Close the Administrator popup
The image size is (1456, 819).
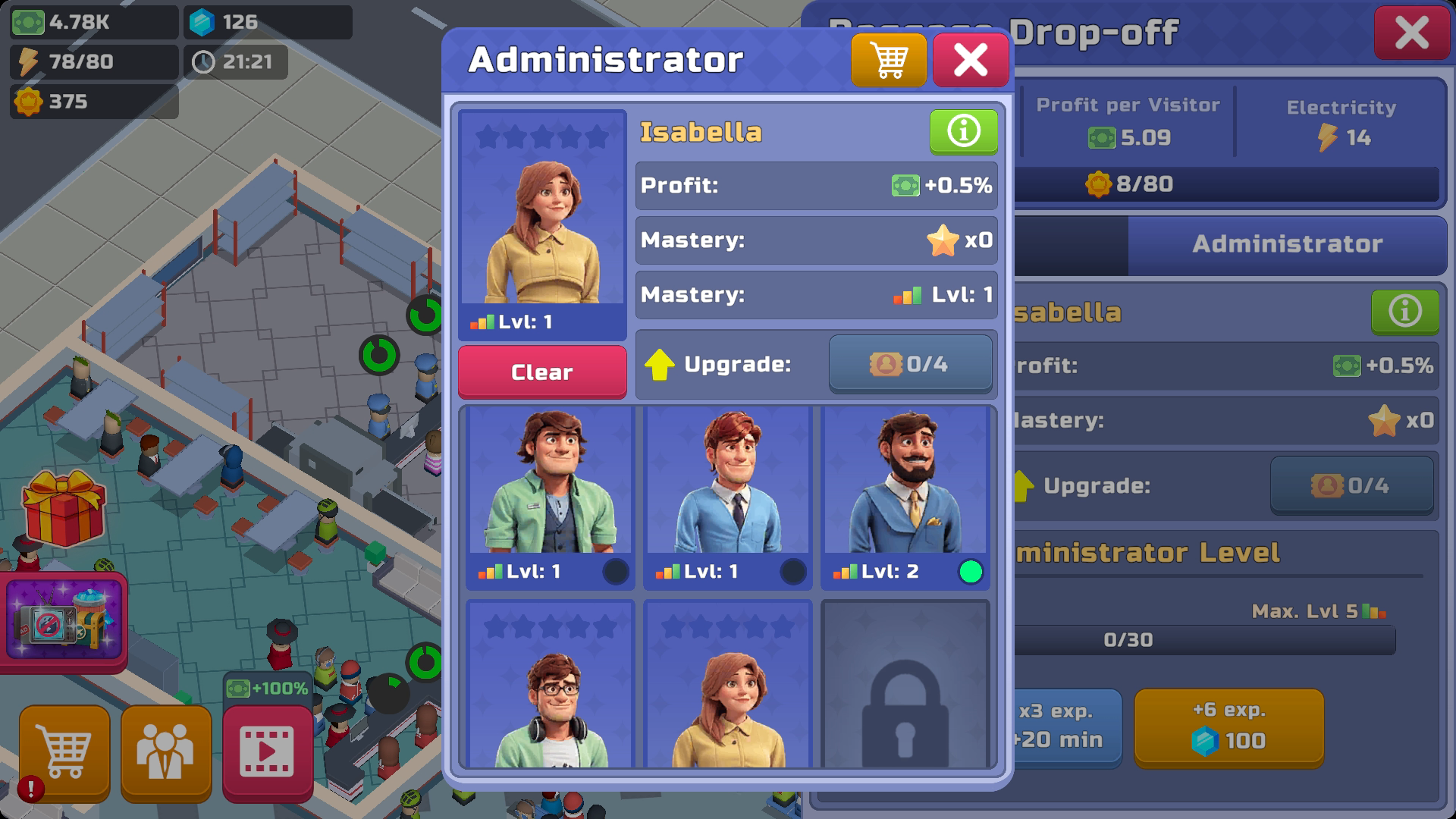point(970,60)
